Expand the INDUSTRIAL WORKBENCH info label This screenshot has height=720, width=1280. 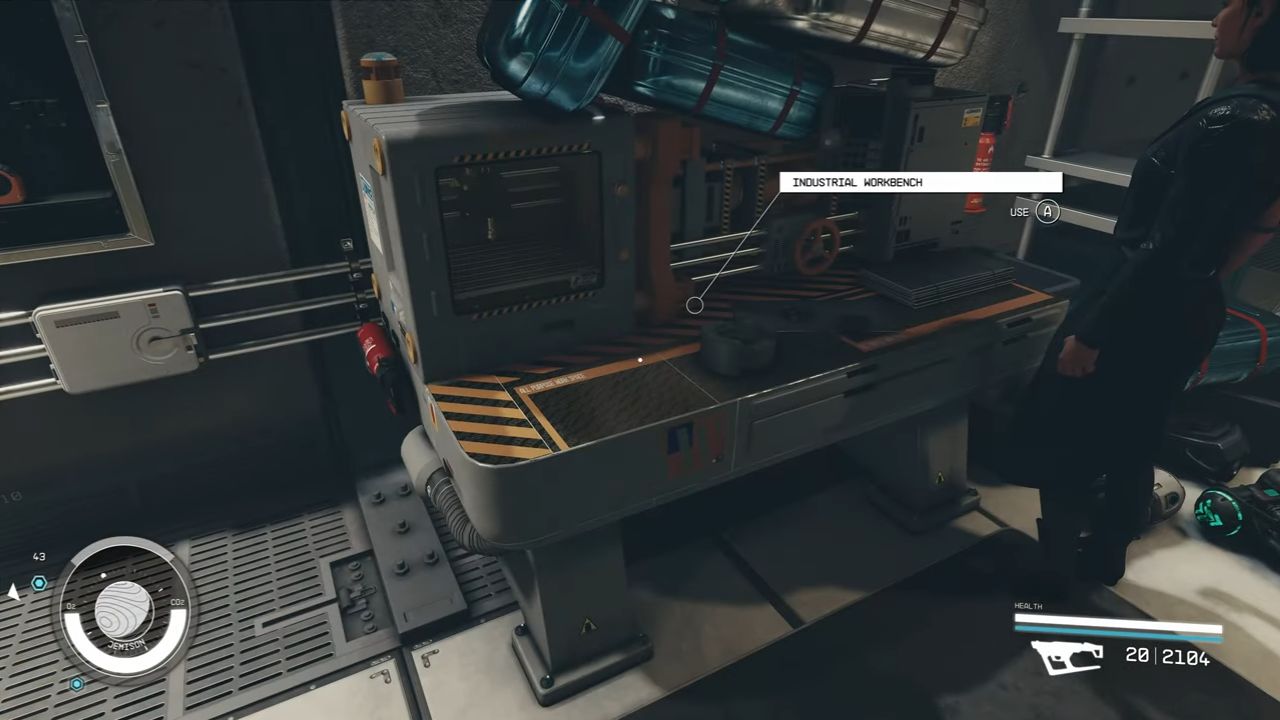point(920,182)
